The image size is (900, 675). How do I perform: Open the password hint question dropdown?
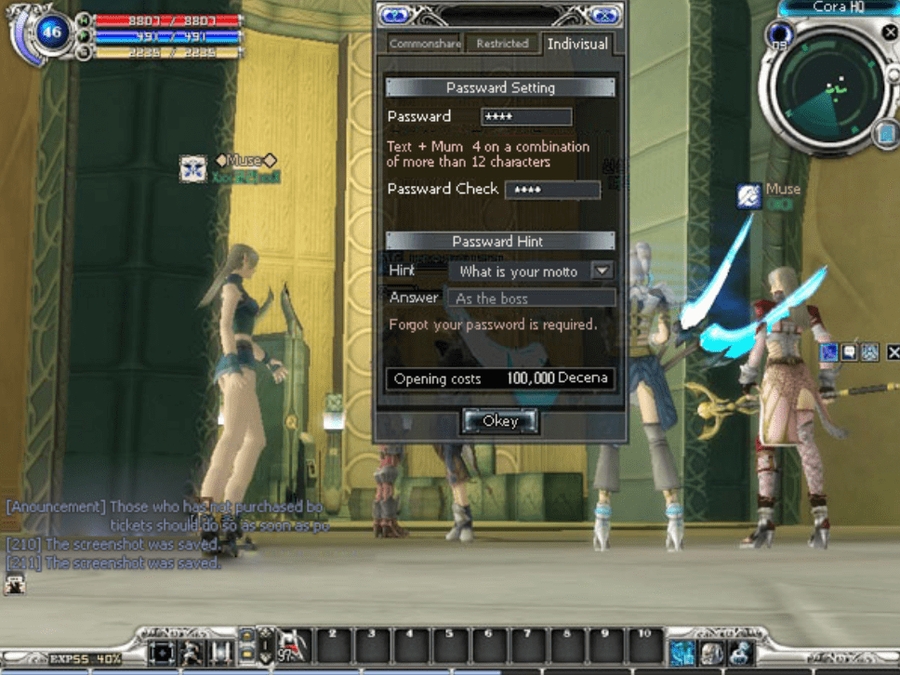point(601,271)
